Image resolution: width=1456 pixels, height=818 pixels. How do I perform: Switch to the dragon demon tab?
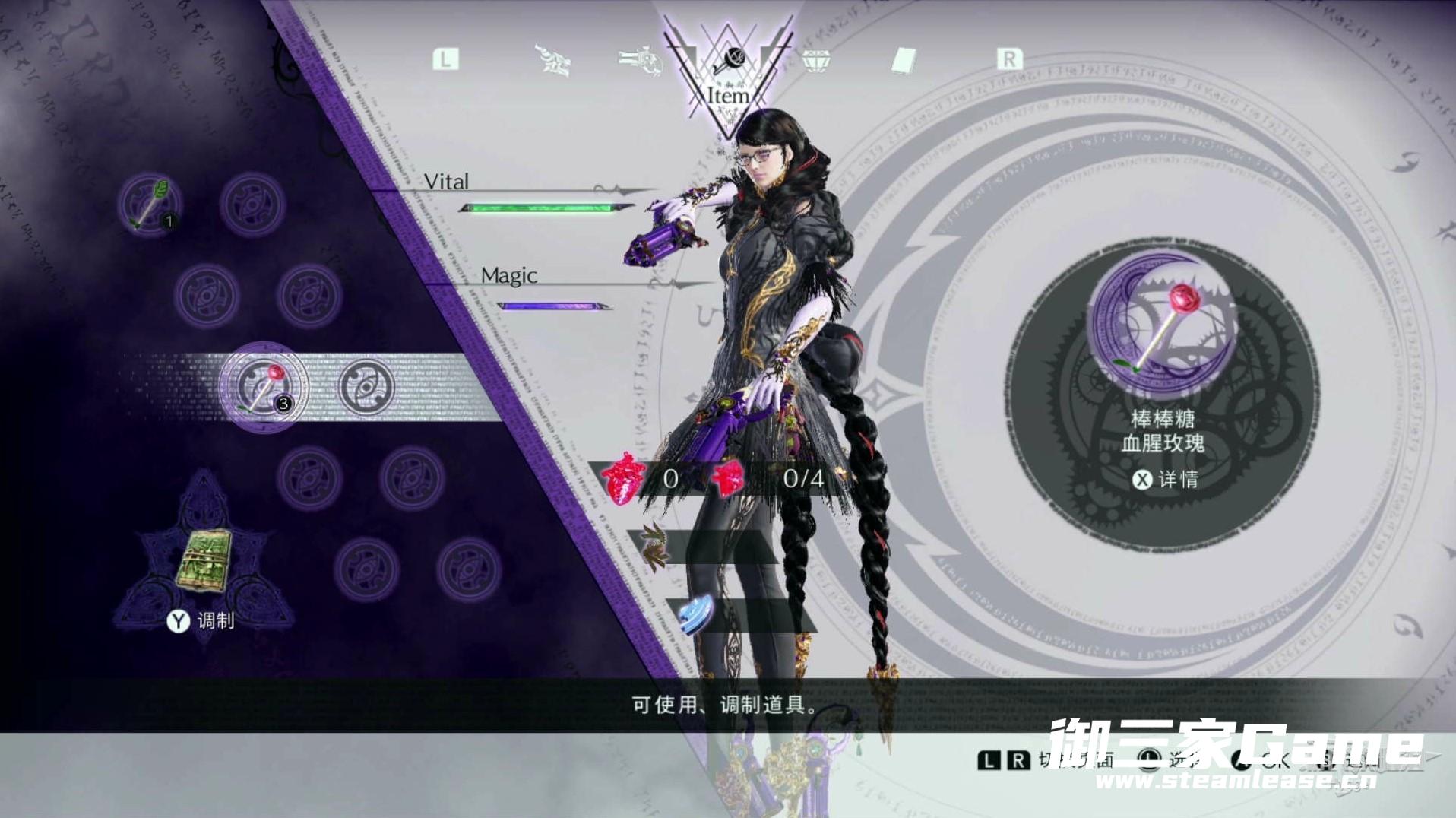[x=553, y=59]
